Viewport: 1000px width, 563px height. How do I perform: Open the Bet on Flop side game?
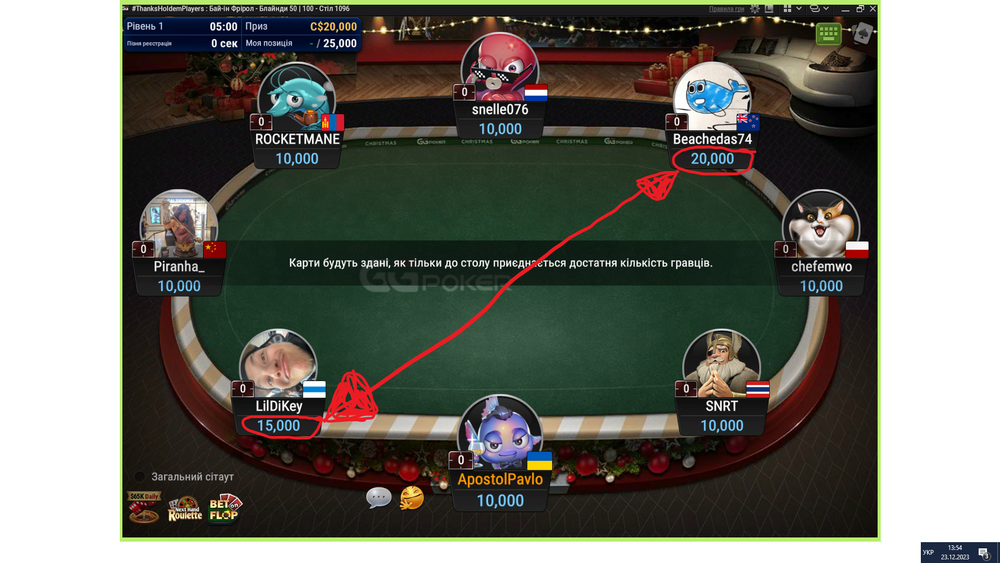[224, 508]
